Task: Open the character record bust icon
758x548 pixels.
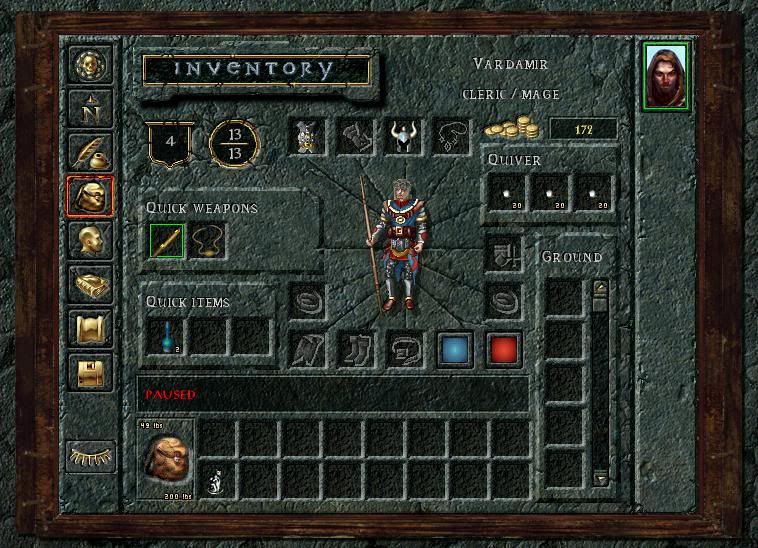Action: coord(90,241)
